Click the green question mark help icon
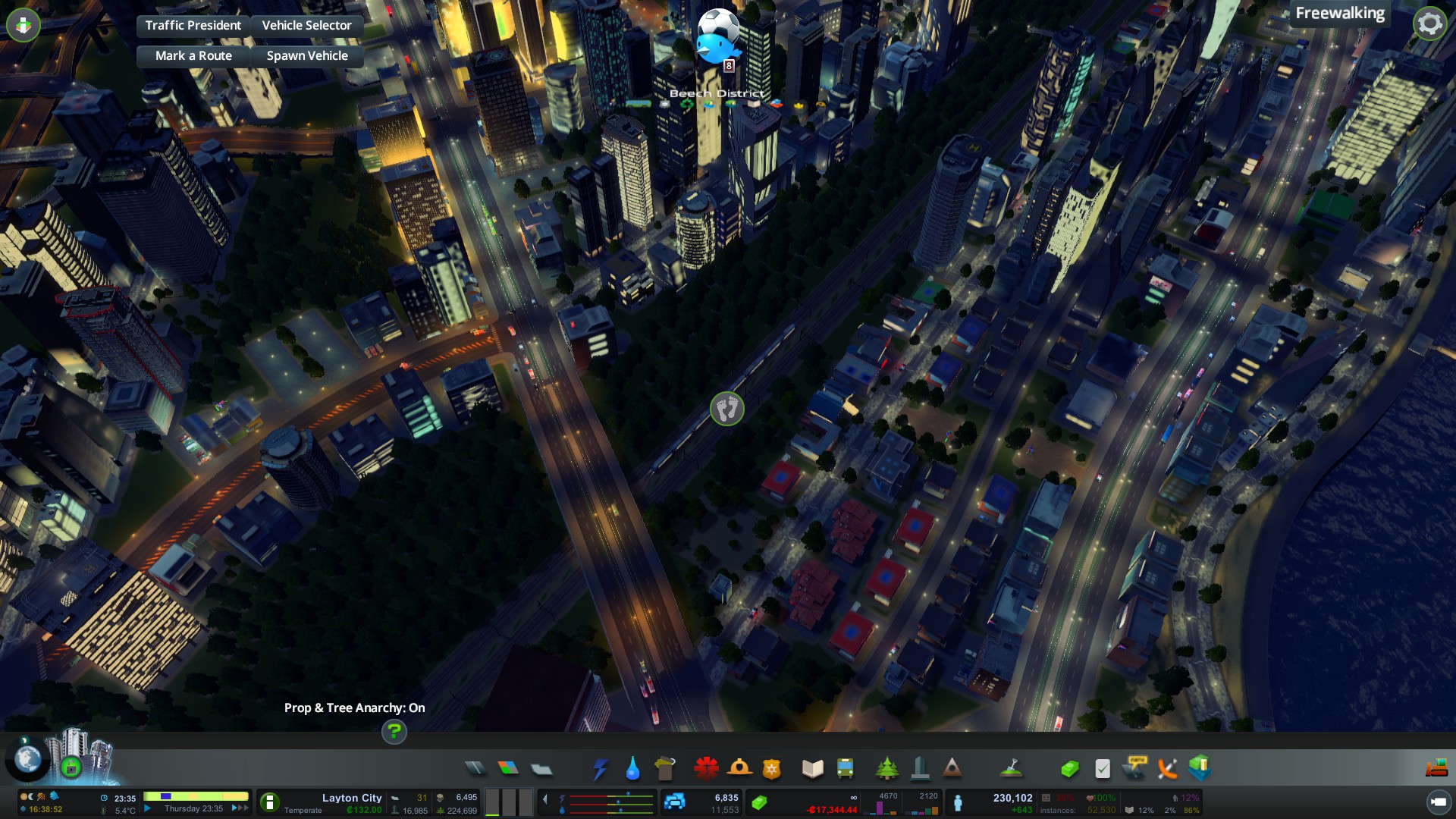This screenshot has height=819, width=1456. (394, 732)
